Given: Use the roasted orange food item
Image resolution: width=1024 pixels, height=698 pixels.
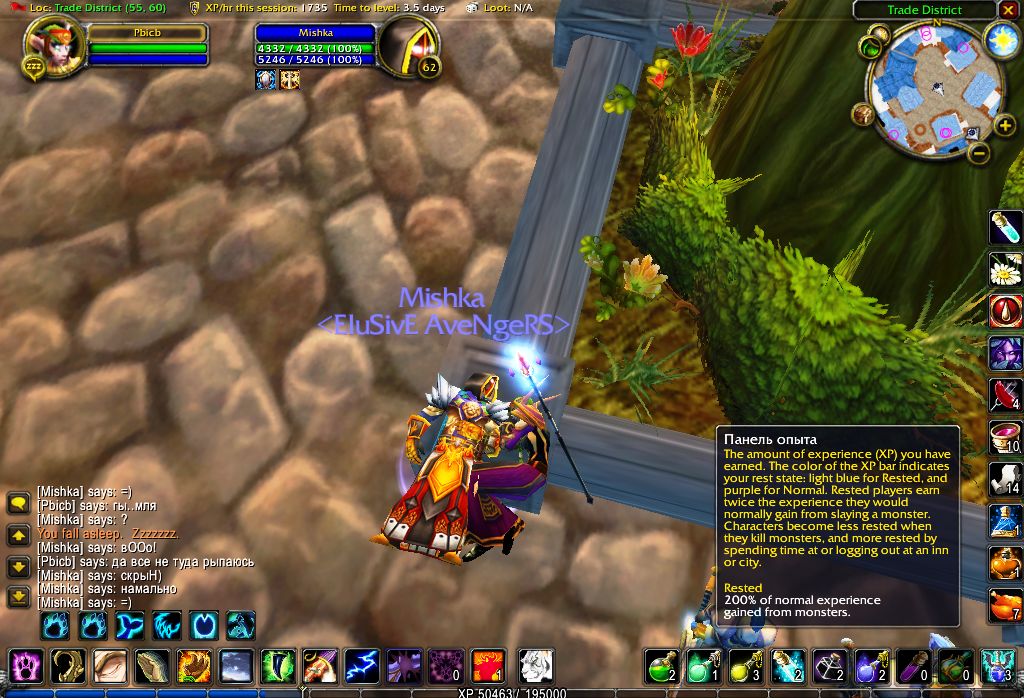Looking at the screenshot, I should coord(1005,605).
